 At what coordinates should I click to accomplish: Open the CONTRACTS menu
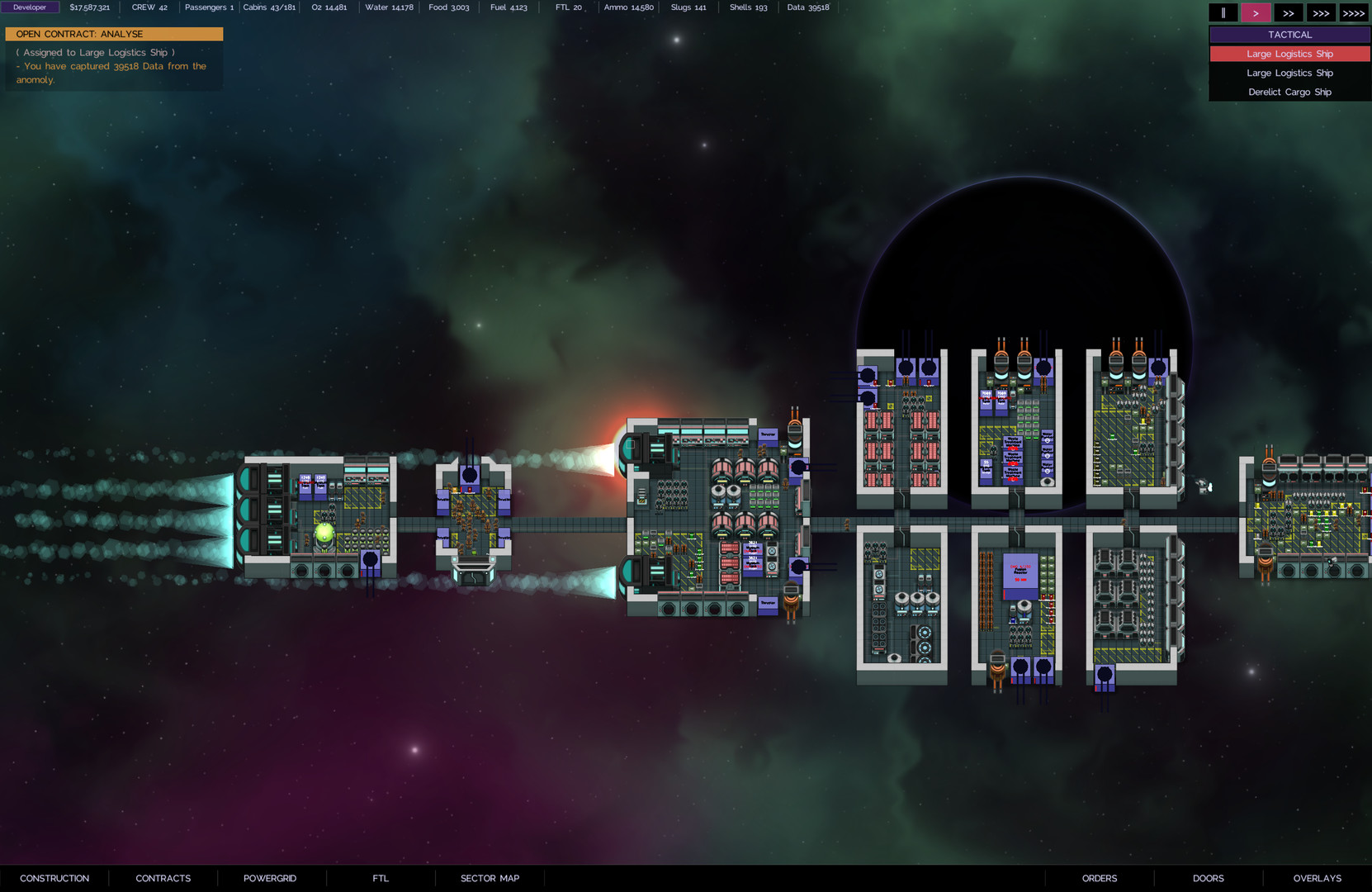pyautogui.click(x=163, y=878)
